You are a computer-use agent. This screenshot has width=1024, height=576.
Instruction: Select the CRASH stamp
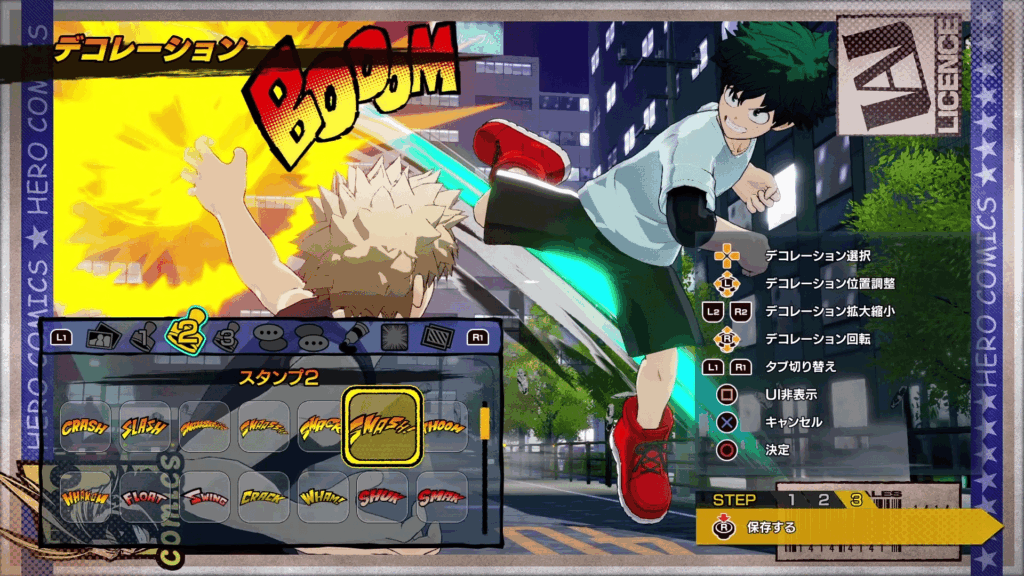point(85,427)
